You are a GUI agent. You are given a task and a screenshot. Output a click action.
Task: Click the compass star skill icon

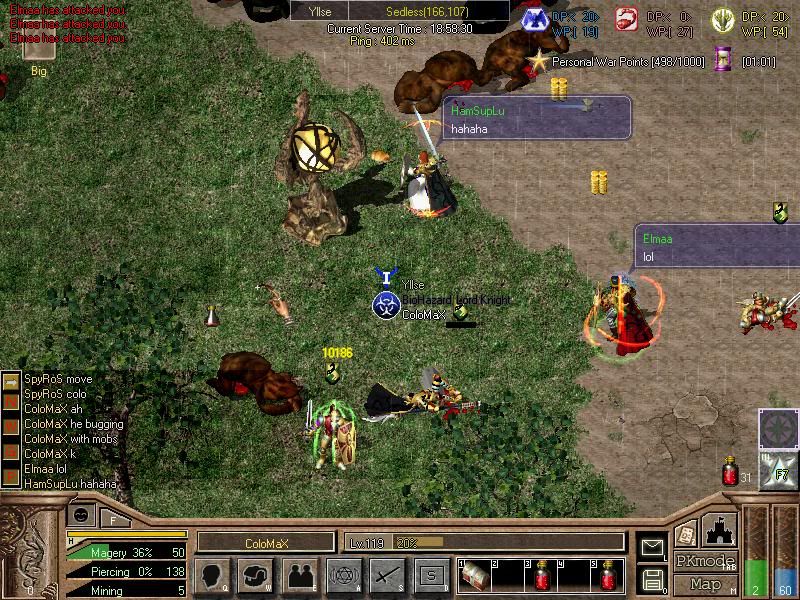tap(776, 428)
